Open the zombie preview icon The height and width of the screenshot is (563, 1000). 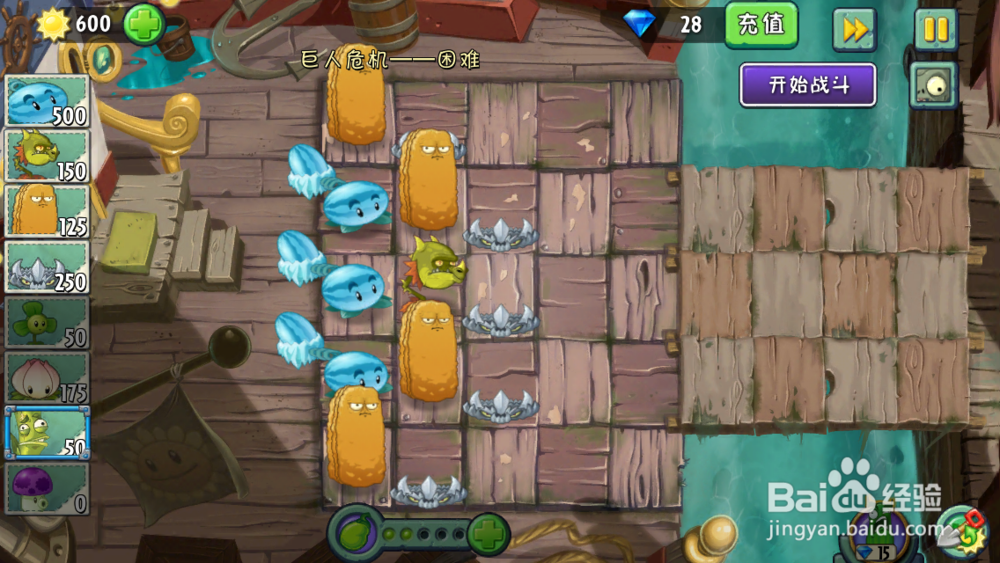[x=933, y=86]
